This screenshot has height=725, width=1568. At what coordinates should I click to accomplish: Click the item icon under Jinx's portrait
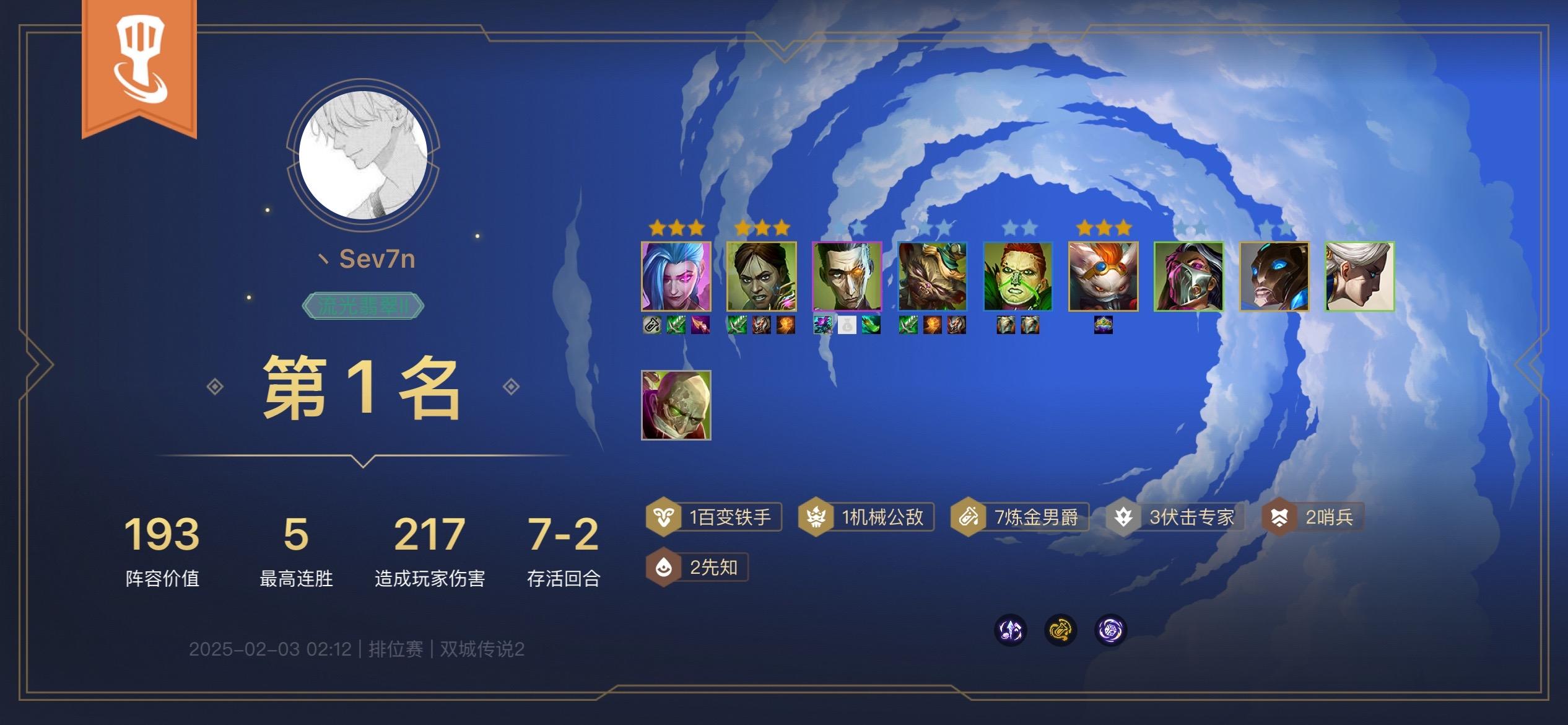tap(651, 324)
